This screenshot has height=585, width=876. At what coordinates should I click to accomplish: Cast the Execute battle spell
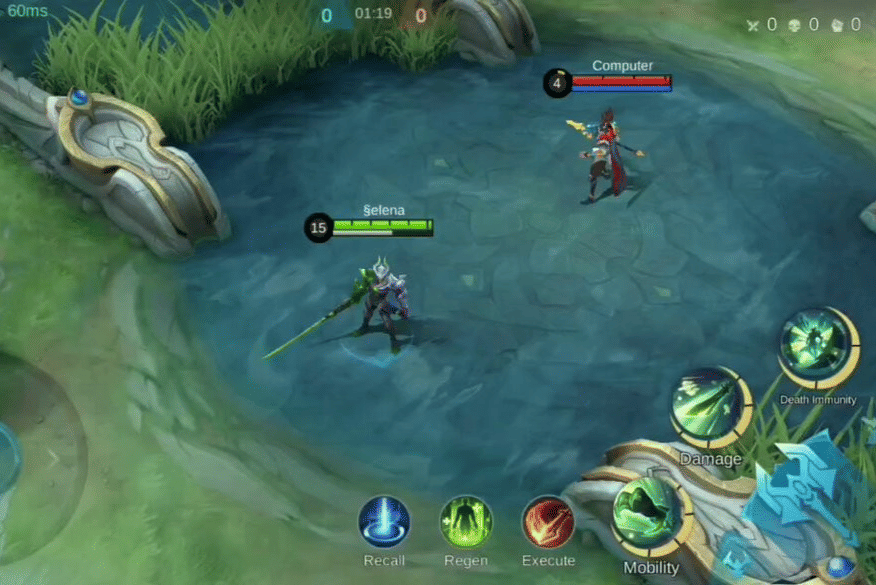click(548, 522)
